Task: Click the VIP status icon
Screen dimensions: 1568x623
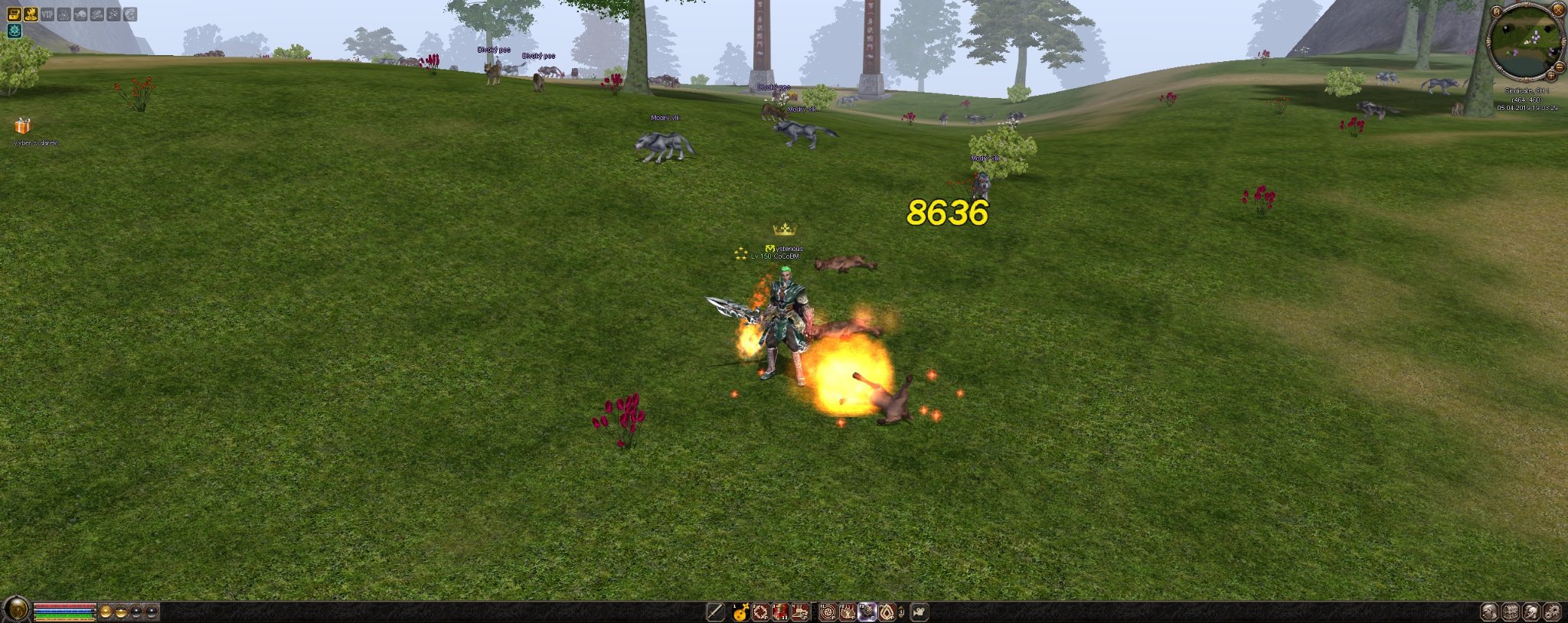Action: 47,14
